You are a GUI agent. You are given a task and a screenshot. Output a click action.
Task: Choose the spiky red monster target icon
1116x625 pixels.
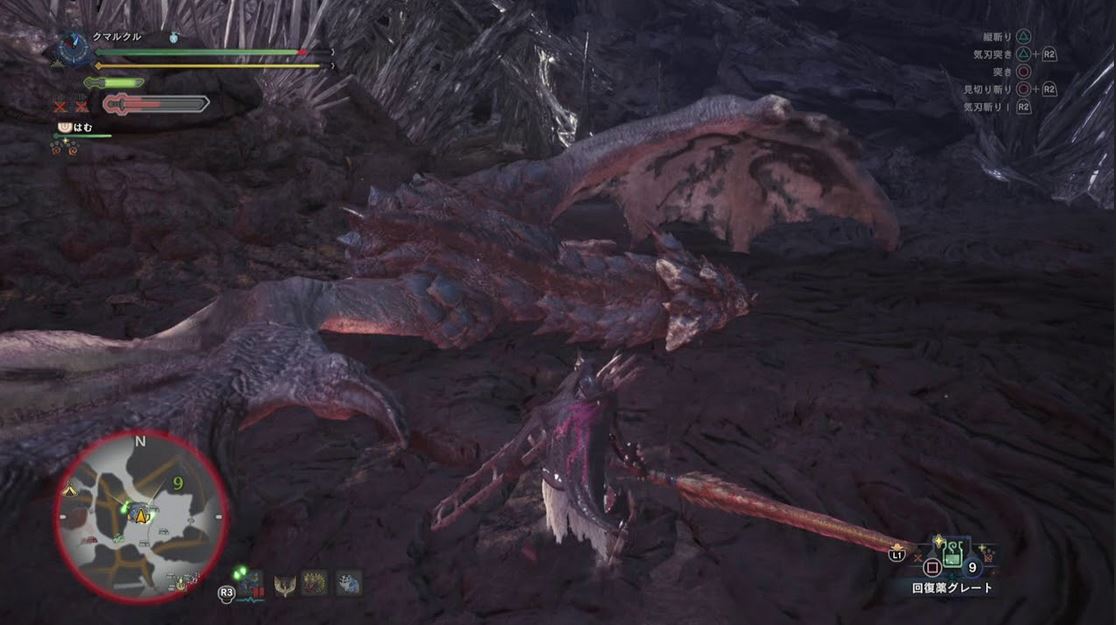(x=314, y=583)
